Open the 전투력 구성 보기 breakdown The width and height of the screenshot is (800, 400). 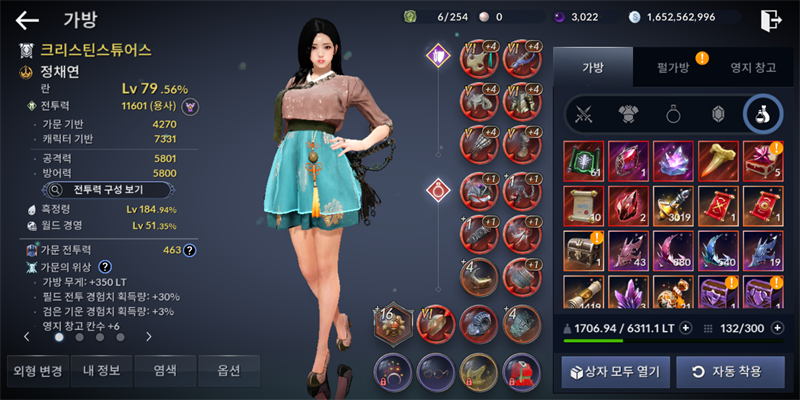pos(111,187)
